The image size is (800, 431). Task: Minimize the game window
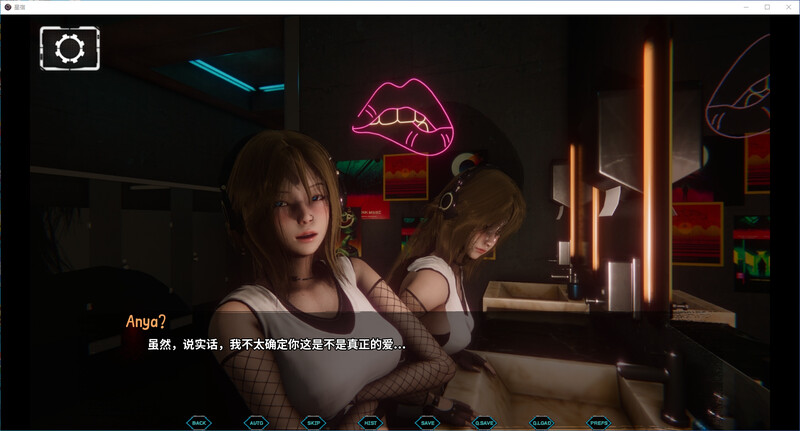[x=747, y=6]
